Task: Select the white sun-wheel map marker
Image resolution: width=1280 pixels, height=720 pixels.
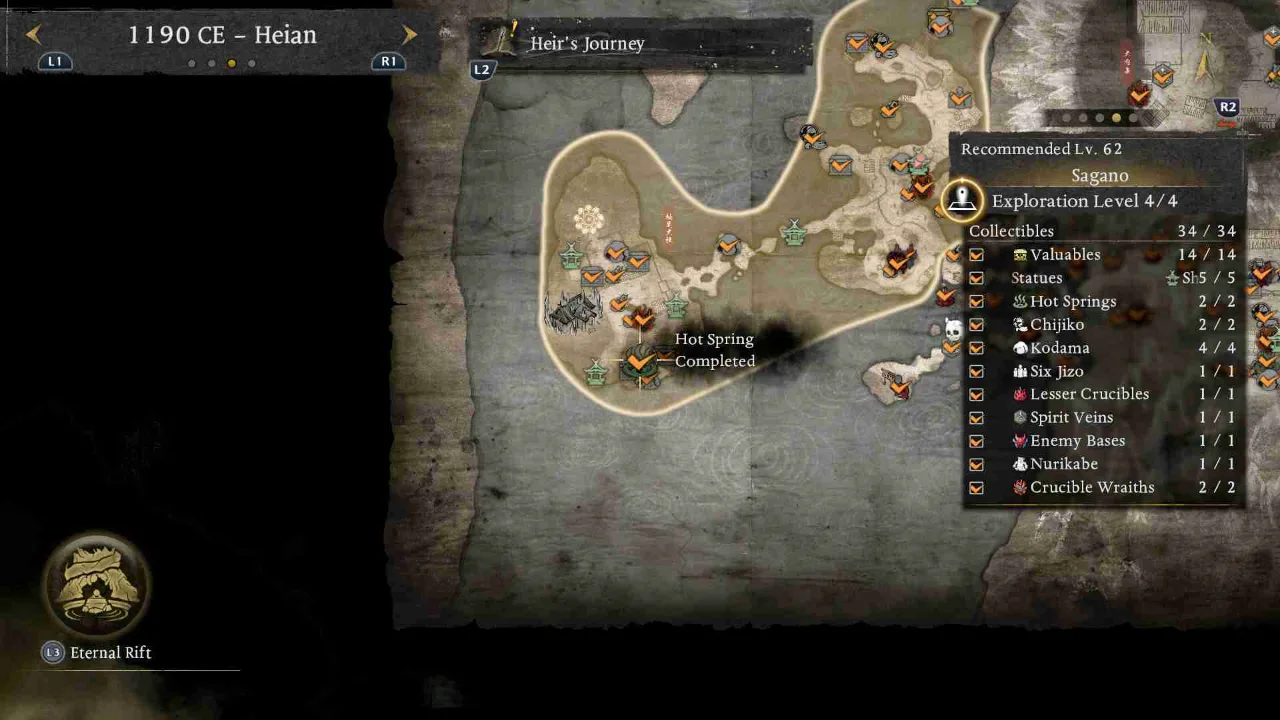Action: (x=588, y=220)
